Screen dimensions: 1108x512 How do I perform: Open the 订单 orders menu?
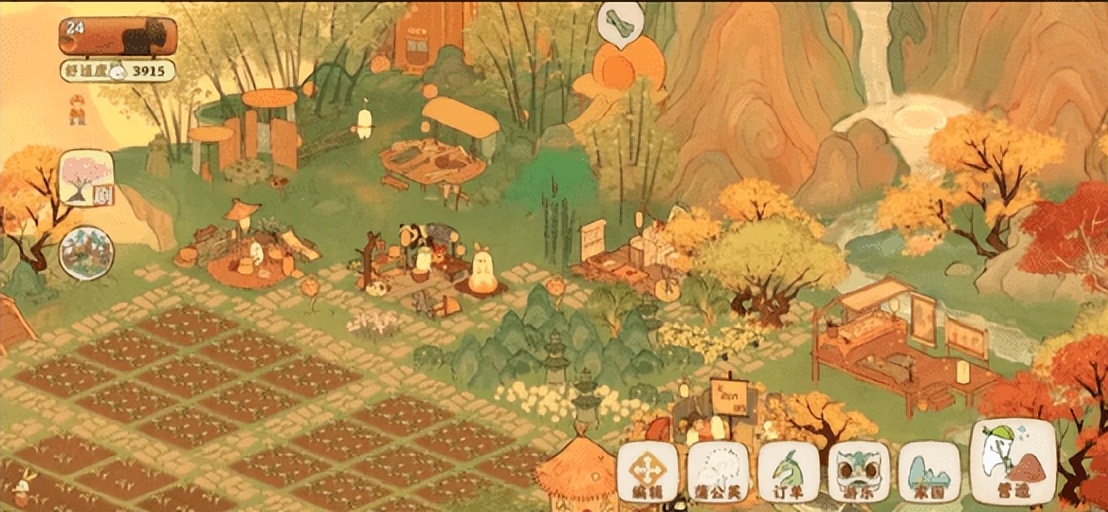pos(788,470)
